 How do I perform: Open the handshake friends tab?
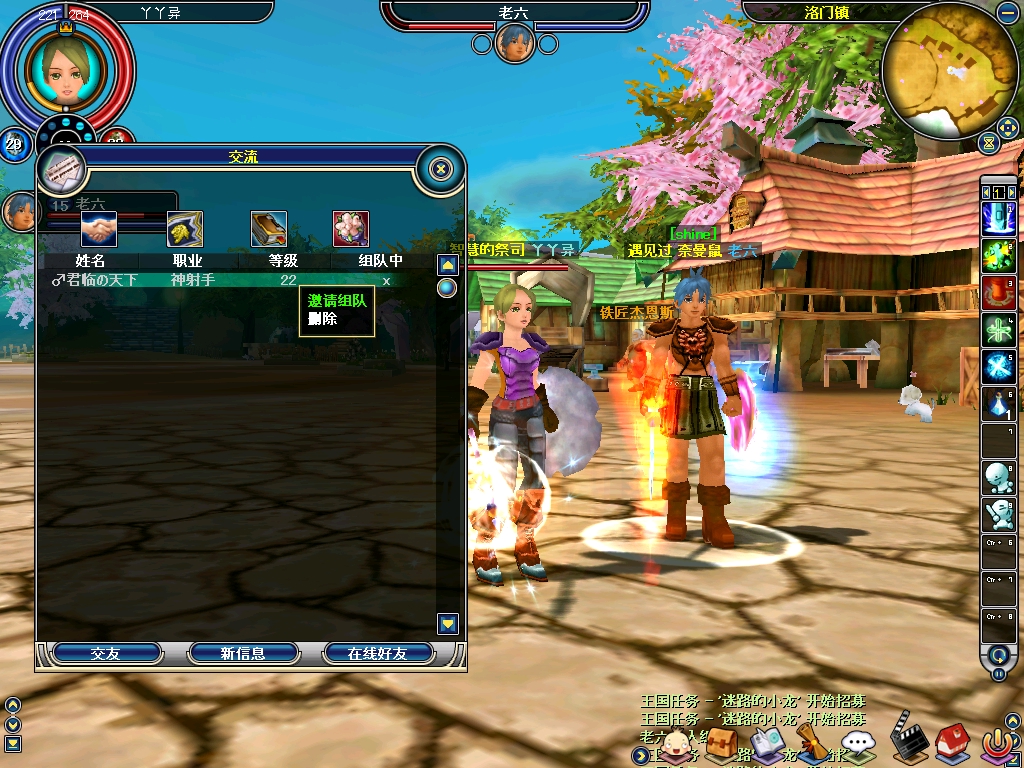click(99, 229)
